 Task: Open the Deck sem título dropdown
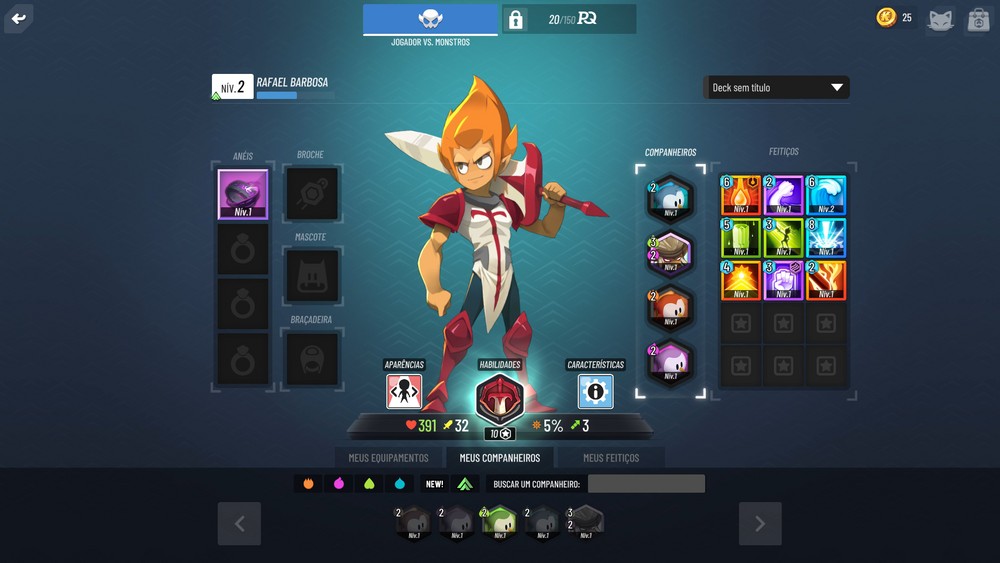776,88
